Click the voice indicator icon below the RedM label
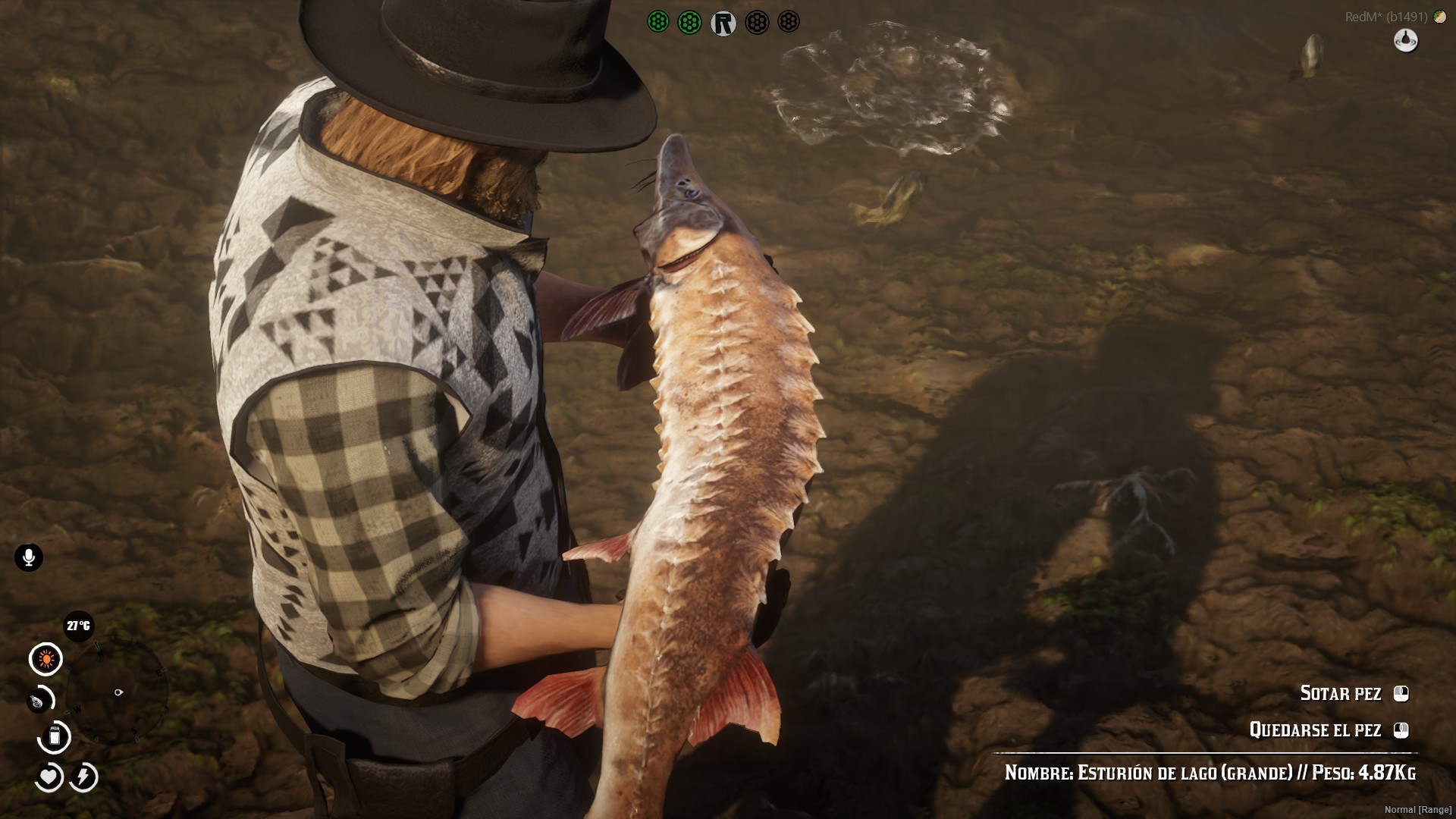Screen dimensions: 1456x819 click(x=1406, y=41)
